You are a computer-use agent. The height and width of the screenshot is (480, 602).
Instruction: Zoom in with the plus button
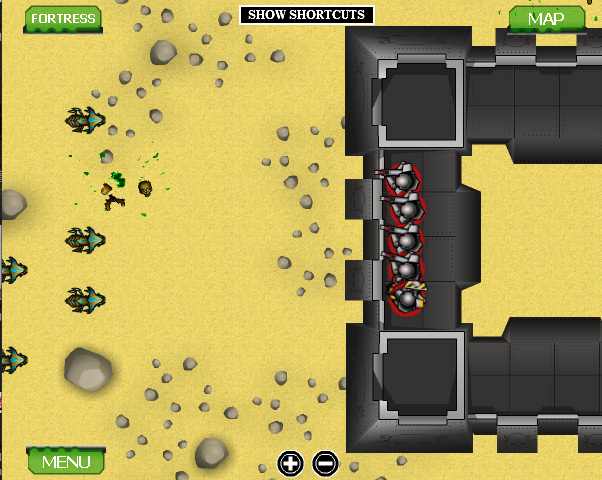[x=290, y=463]
